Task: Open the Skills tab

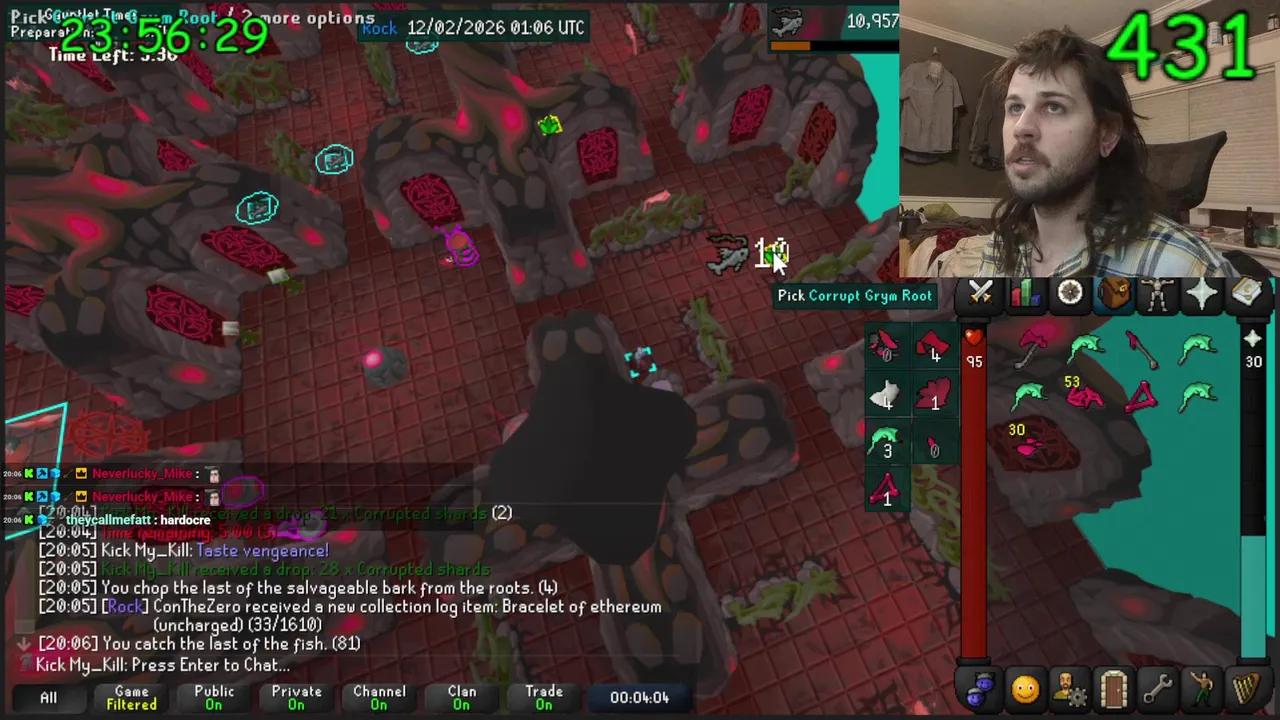Action: click(x=1023, y=292)
